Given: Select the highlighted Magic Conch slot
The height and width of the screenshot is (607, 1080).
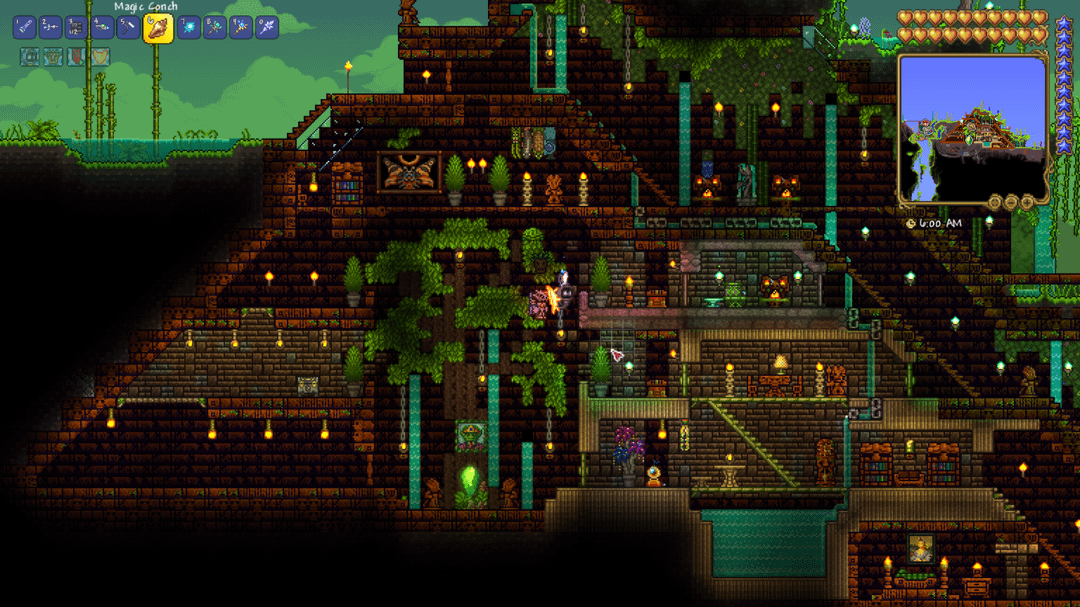Looking at the screenshot, I should pos(158,28).
